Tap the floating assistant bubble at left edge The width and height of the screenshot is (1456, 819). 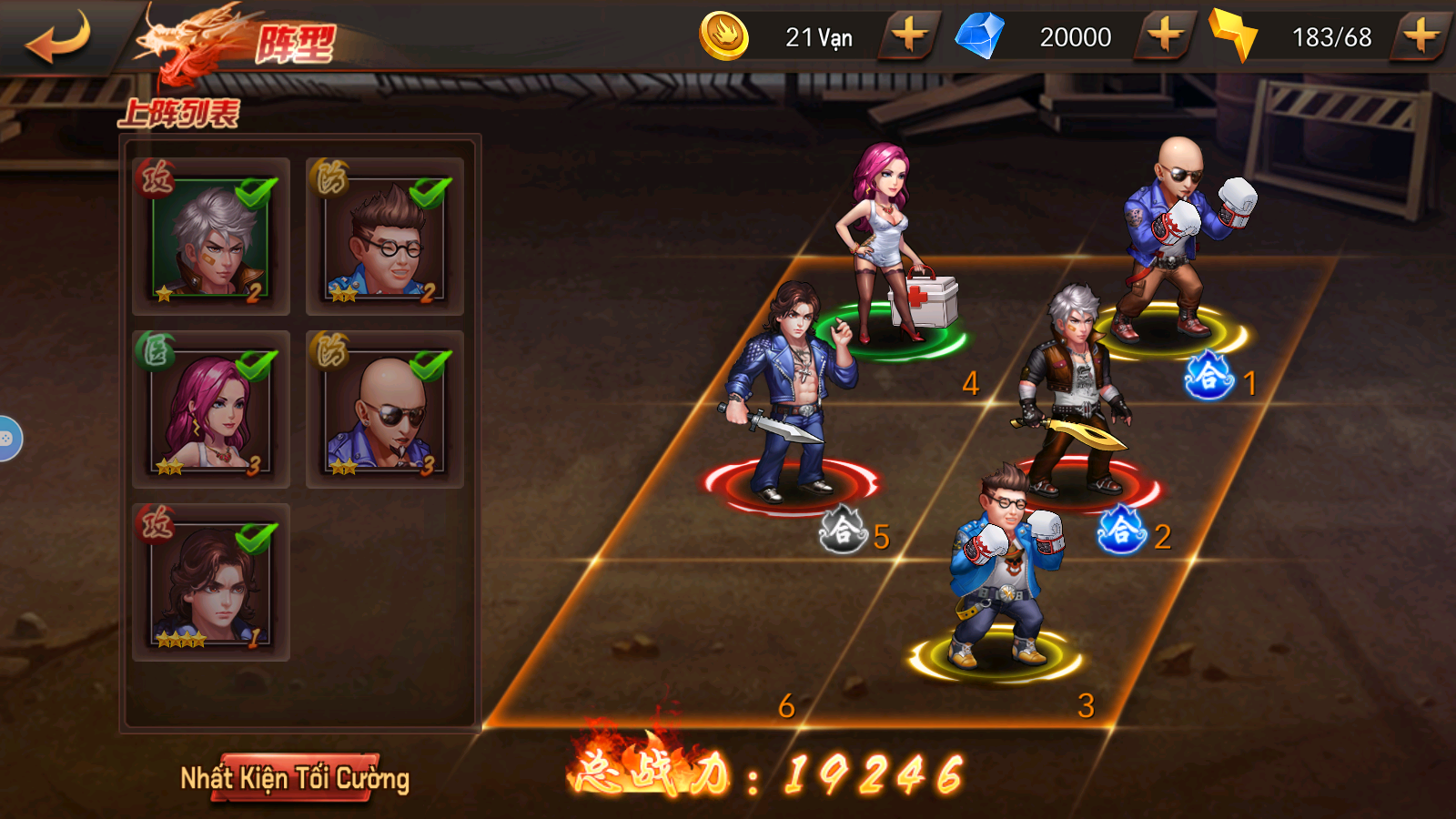pyautogui.click(x=7, y=439)
